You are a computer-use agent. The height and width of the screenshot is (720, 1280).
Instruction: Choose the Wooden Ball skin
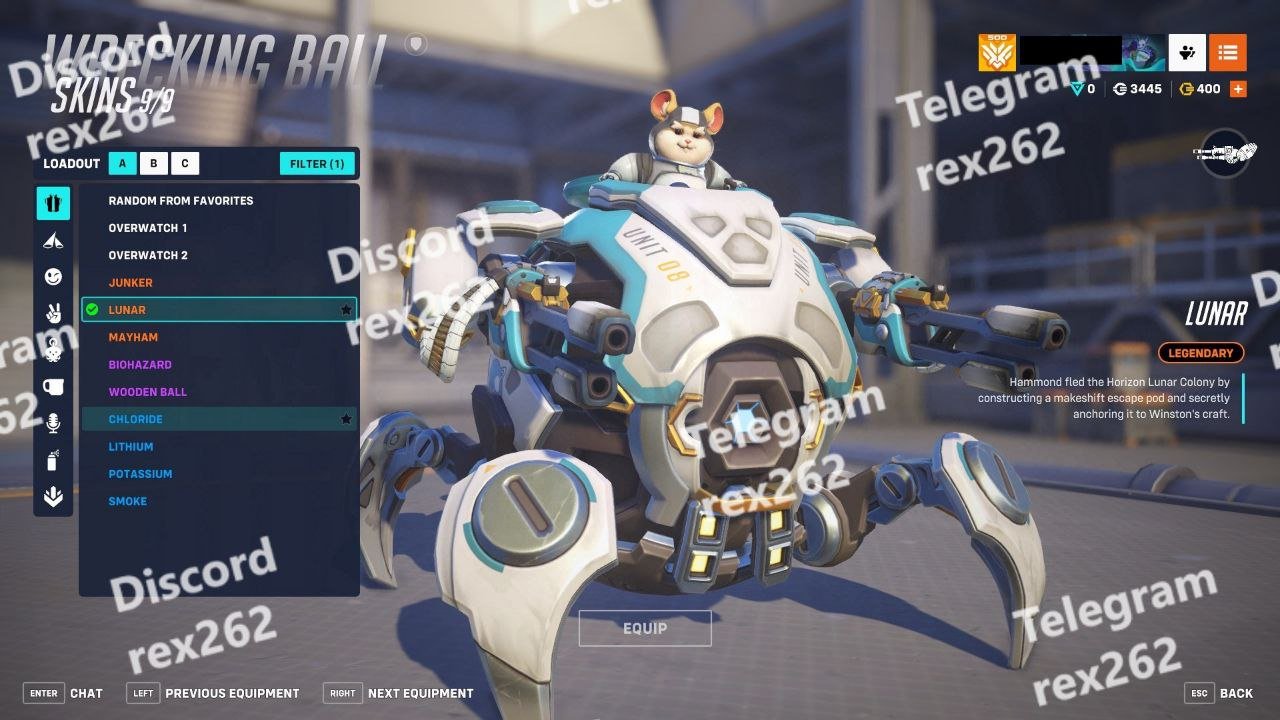148,392
